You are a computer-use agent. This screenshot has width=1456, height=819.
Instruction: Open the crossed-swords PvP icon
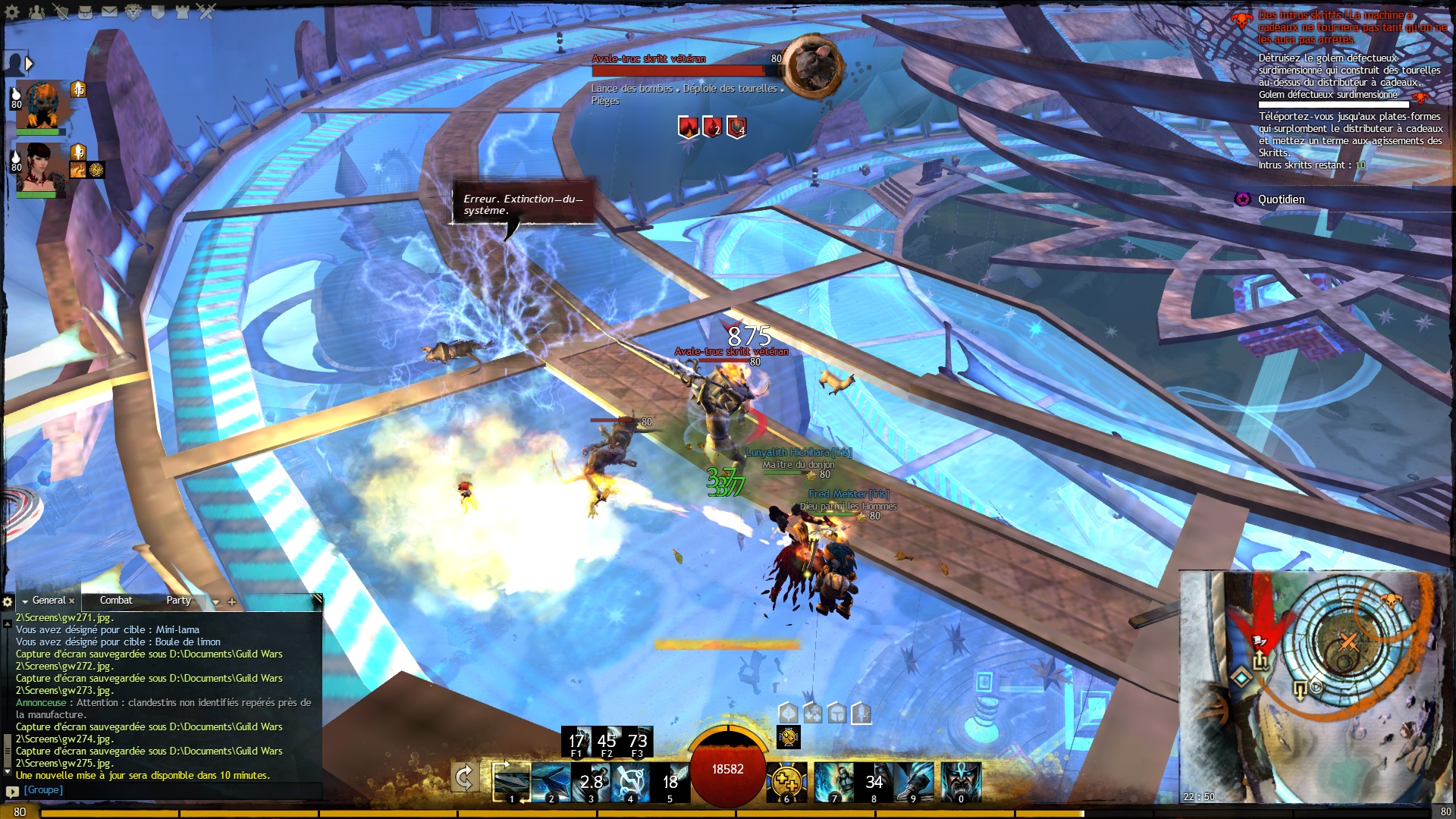click(x=206, y=12)
